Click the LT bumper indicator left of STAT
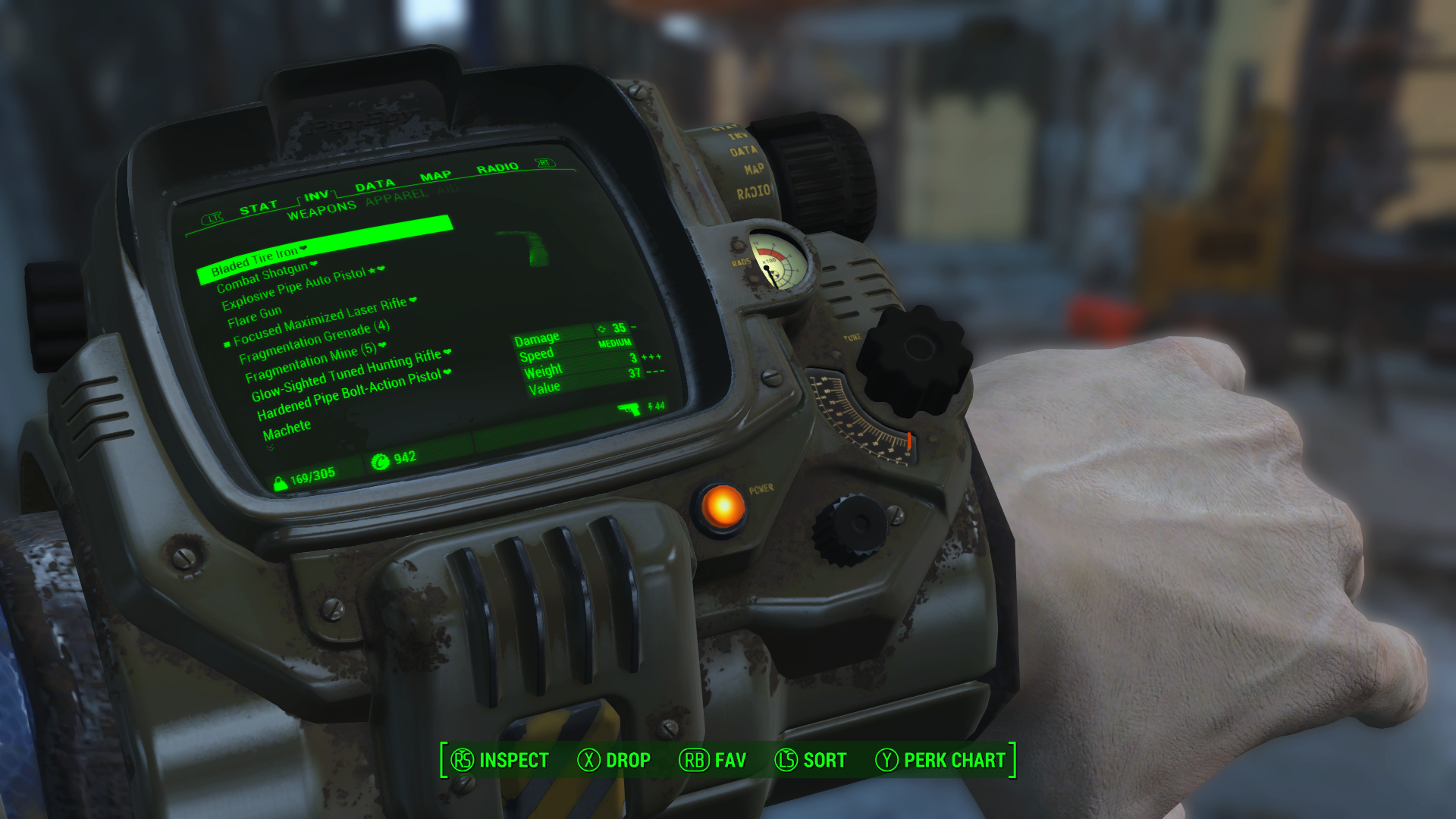Image resolution: width=1456 pixels, height=819 pixels. click(213, 218)
